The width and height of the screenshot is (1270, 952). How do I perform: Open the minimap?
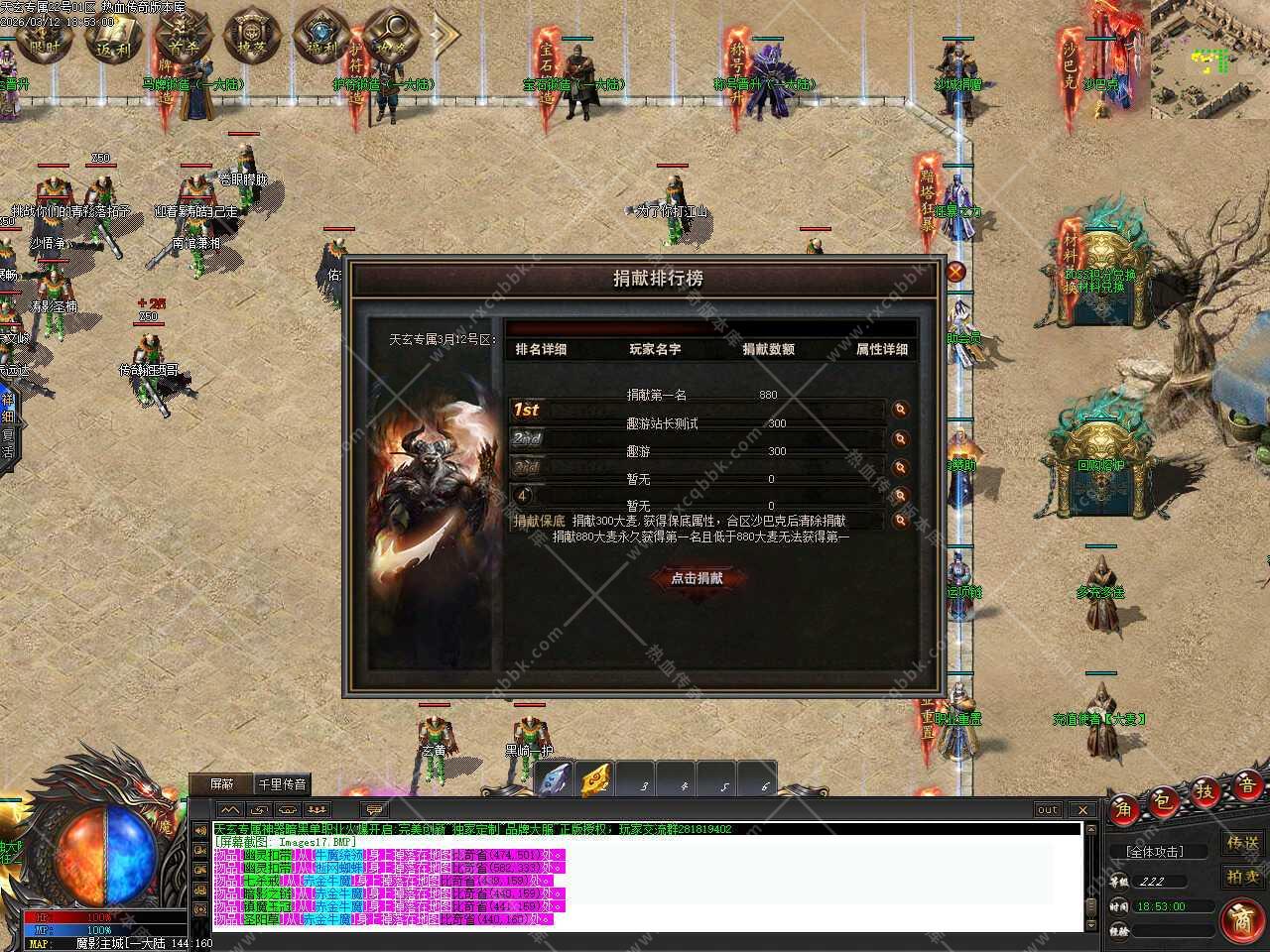1209,59
